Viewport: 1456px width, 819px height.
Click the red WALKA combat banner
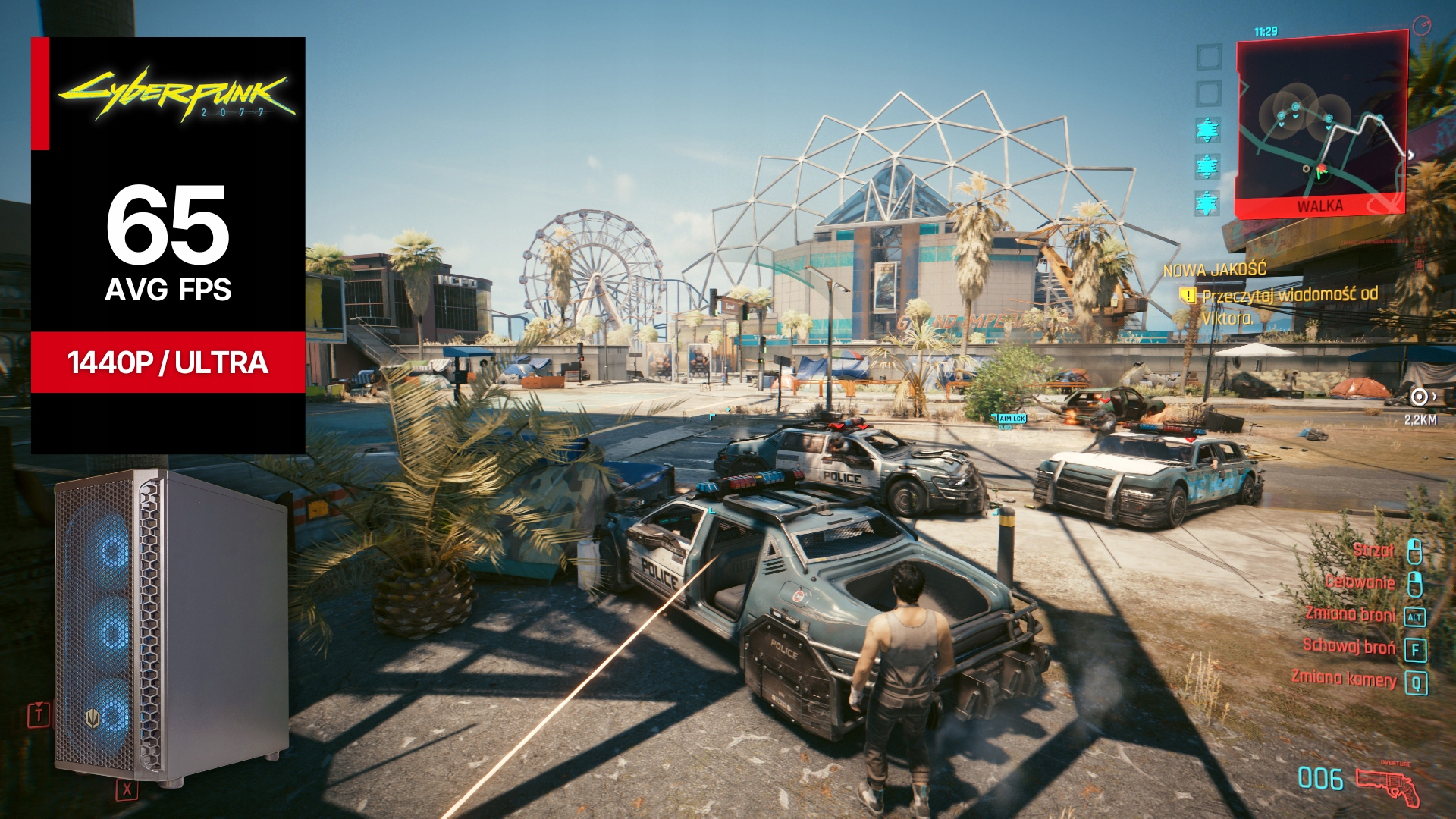(x=1319, y=206)
